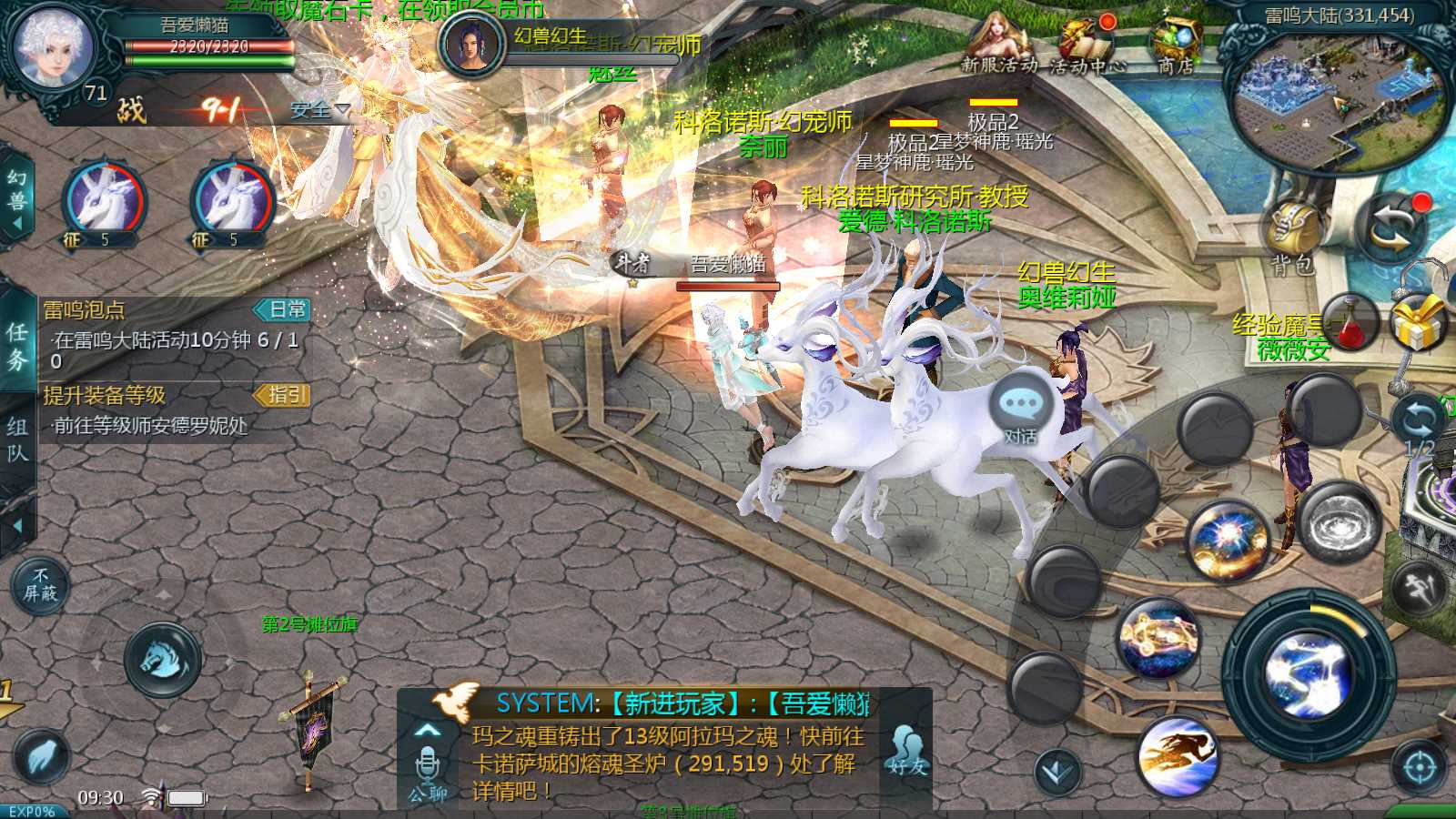
Task: Tap the 对话 talk bubble button
Action: [1021, 410]
